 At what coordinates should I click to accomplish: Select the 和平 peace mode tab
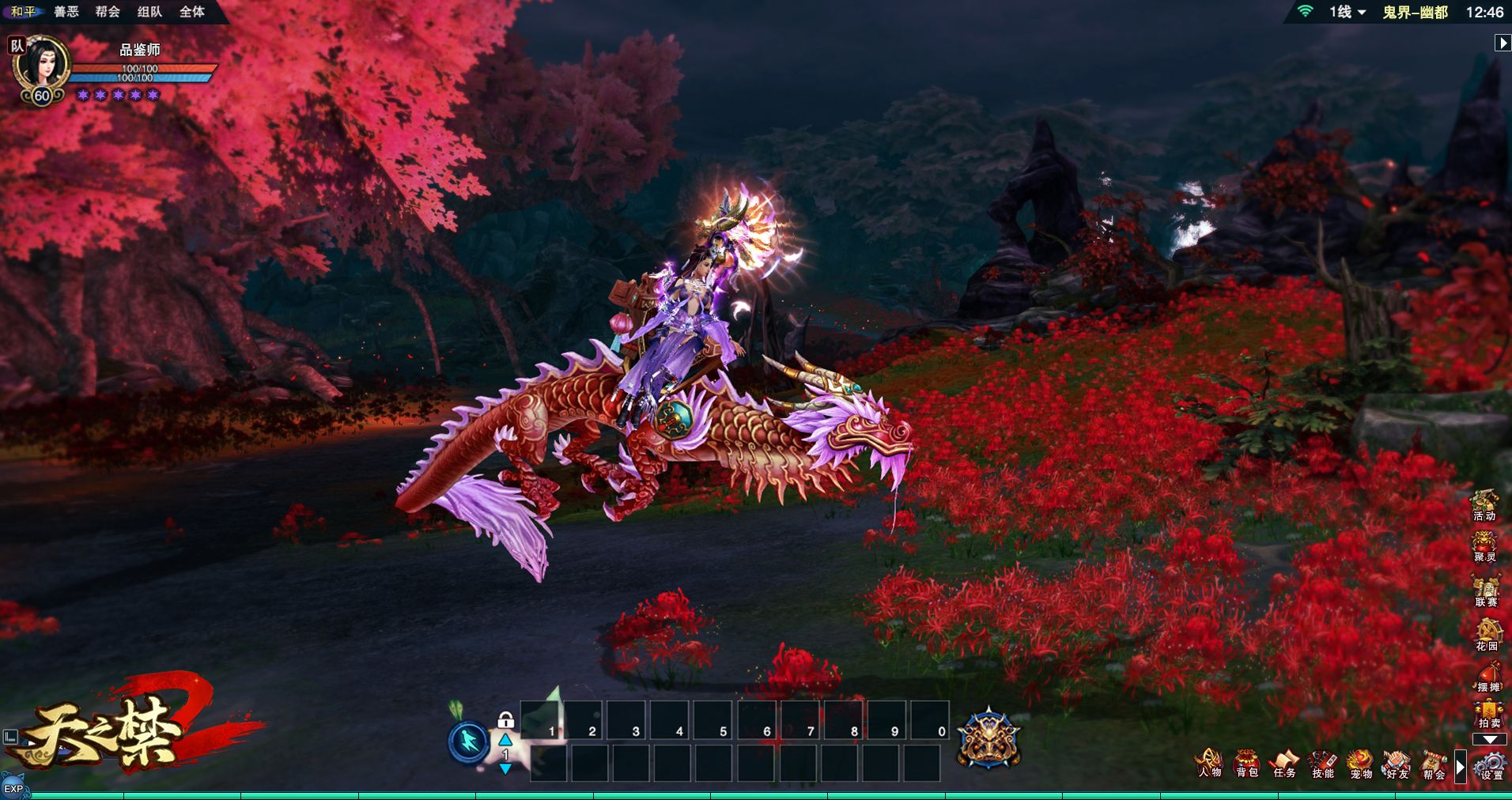pos(23,12)
